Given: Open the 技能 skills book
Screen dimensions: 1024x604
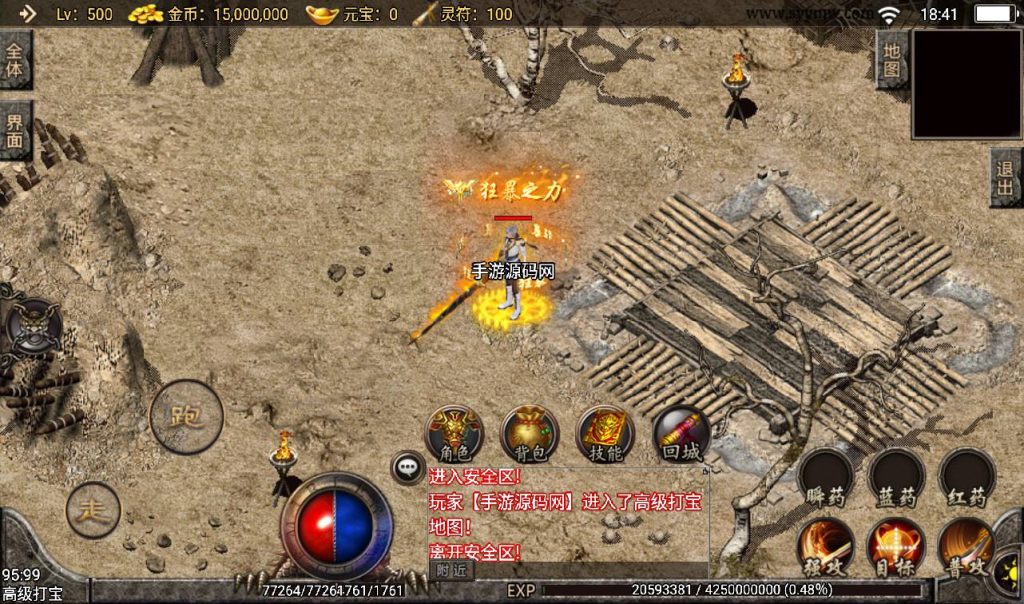Looking at the screenshot, I should [605, 433].
